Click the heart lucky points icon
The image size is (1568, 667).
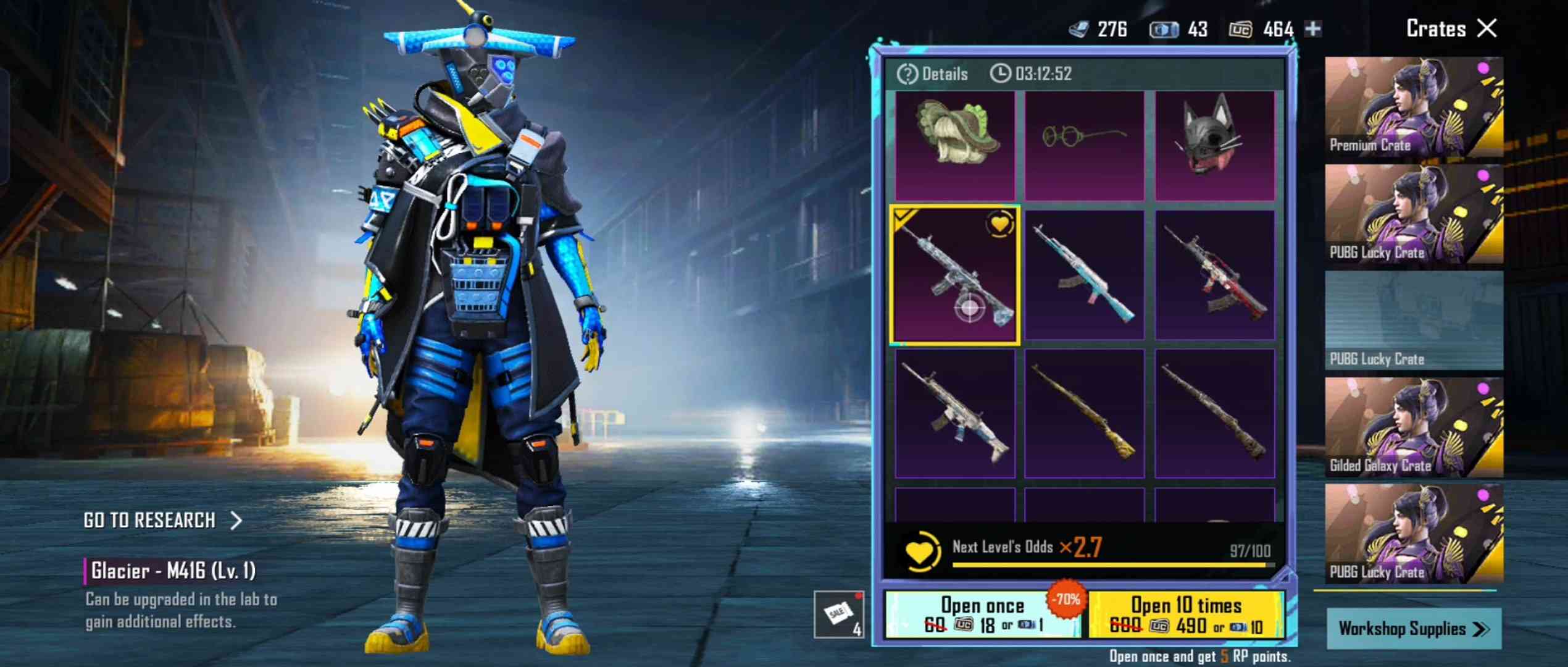(x=920, y=550)
